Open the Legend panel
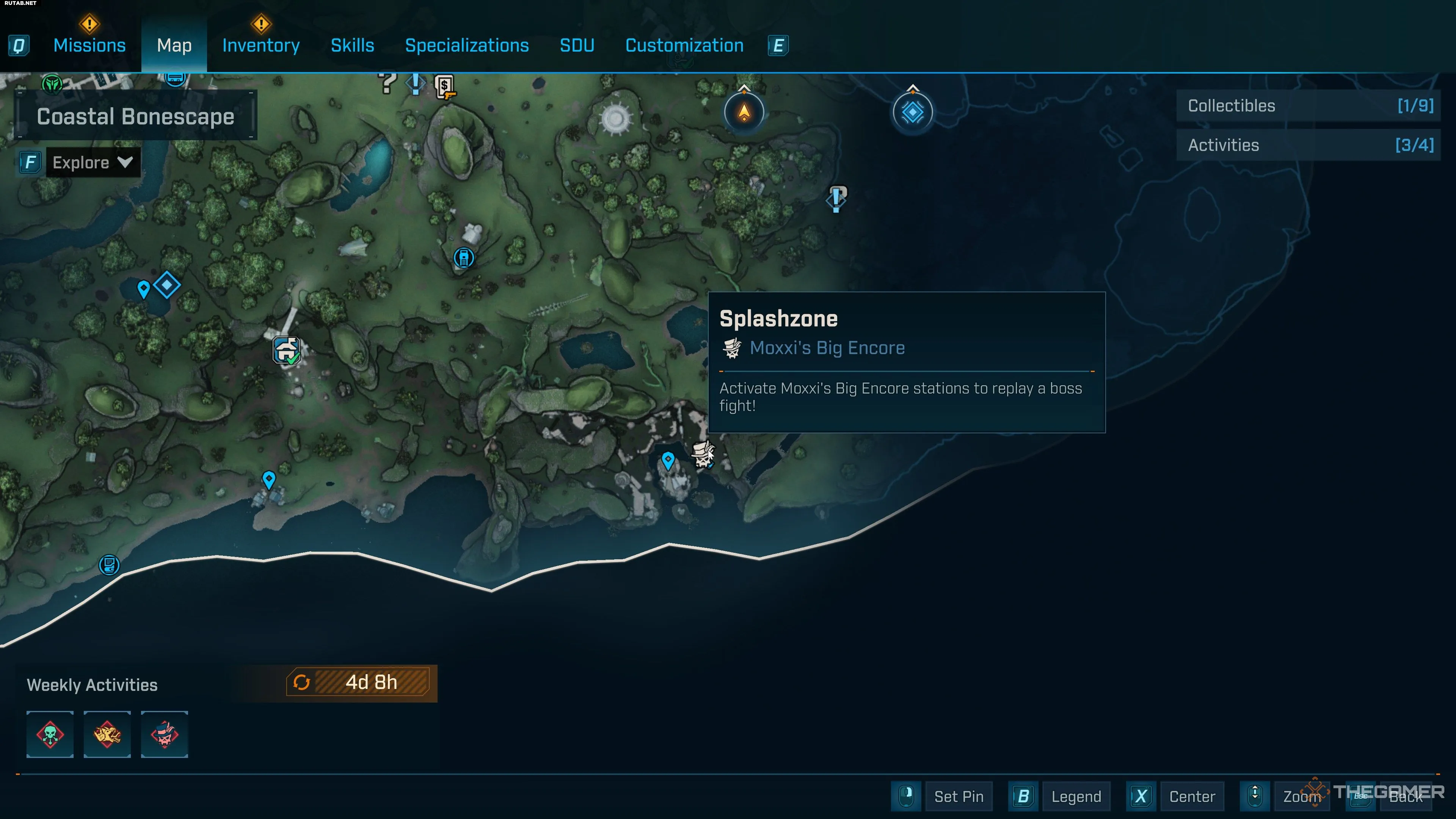 click(x=1076, y=796)
